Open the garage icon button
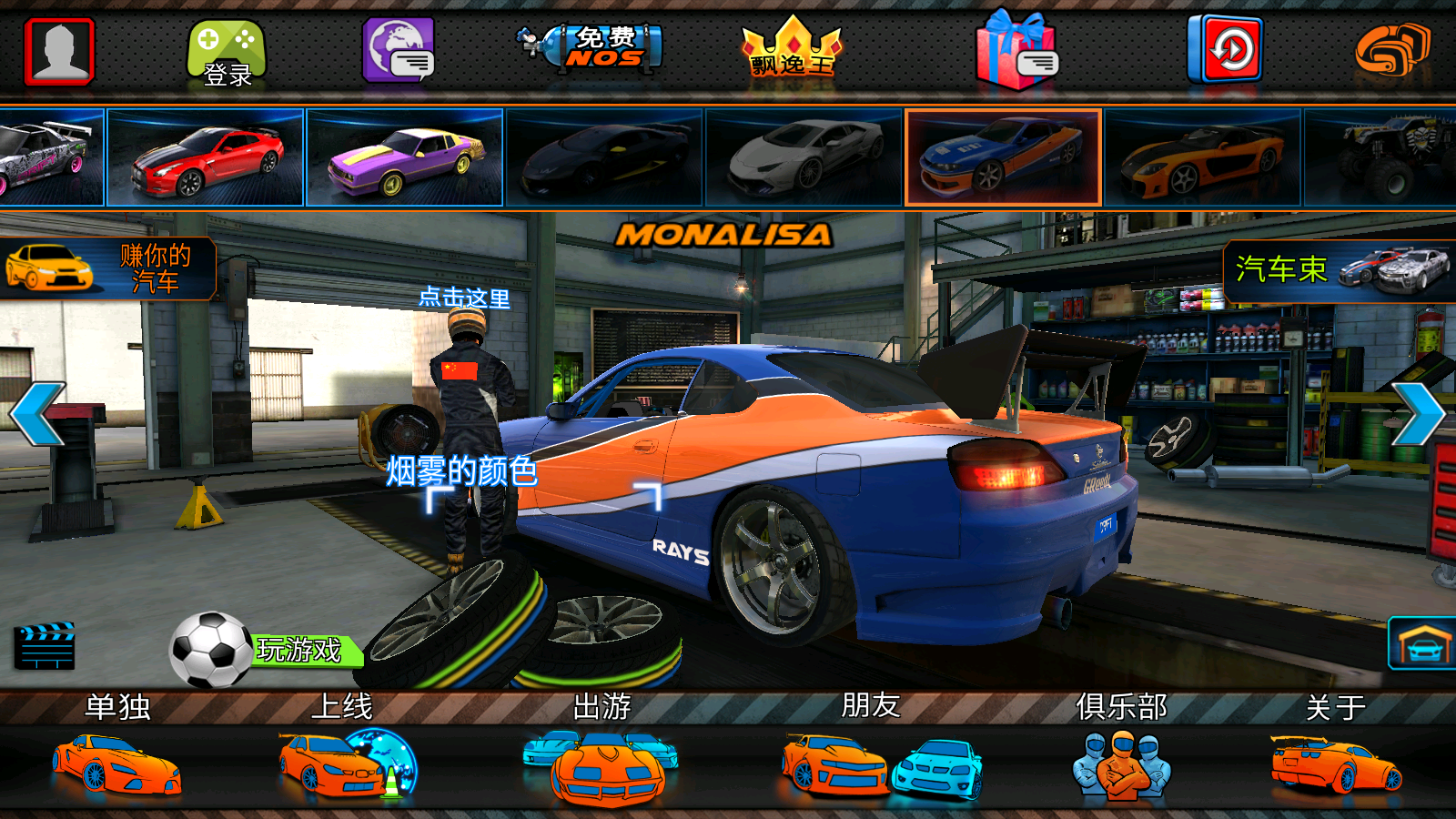The width and height of the screenshot is (1456, 819). point(1422,644)
